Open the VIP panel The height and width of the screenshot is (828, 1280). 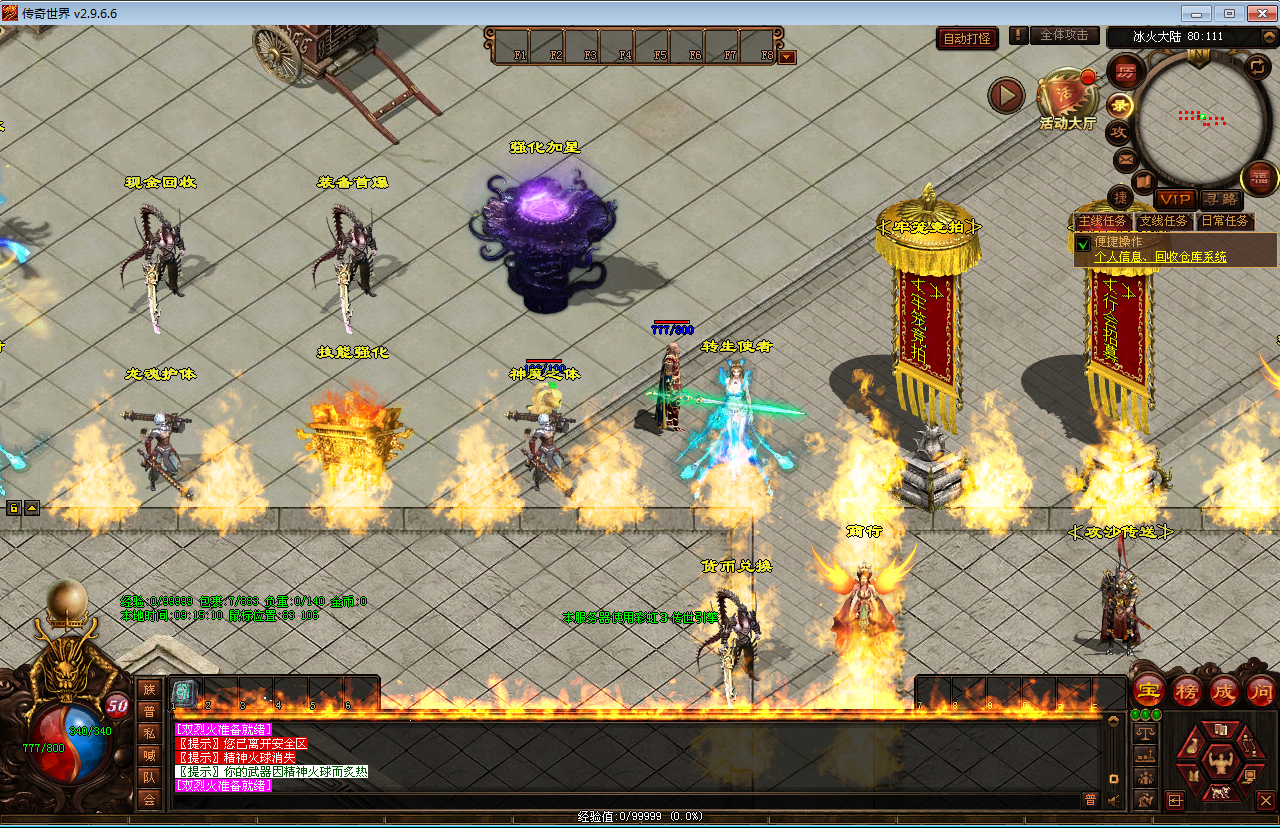click(1175, 199)
